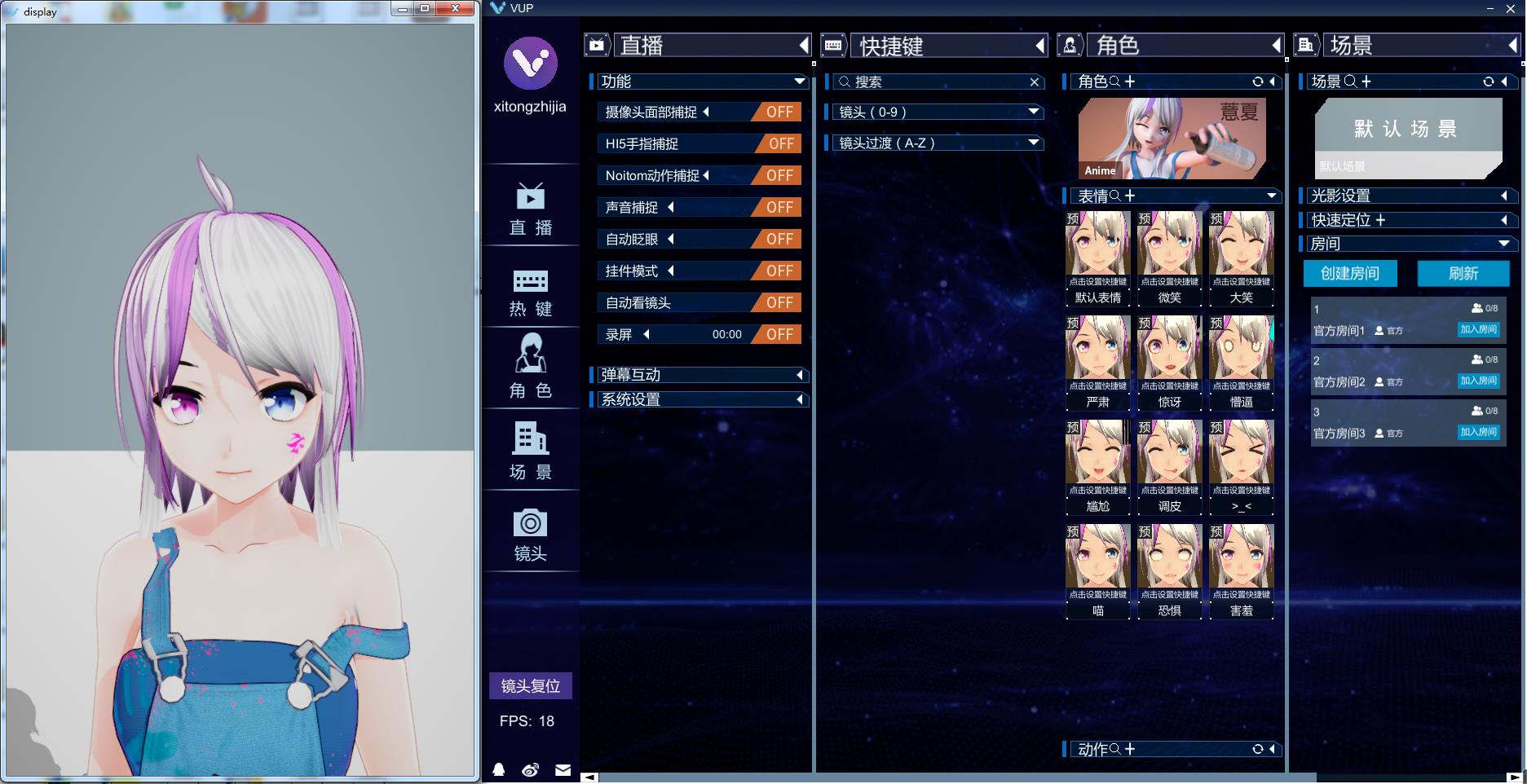Click the QQ penguin icon at bottom
The image size is (1527, 784).
pyautogui.click(x=500, y=769)
